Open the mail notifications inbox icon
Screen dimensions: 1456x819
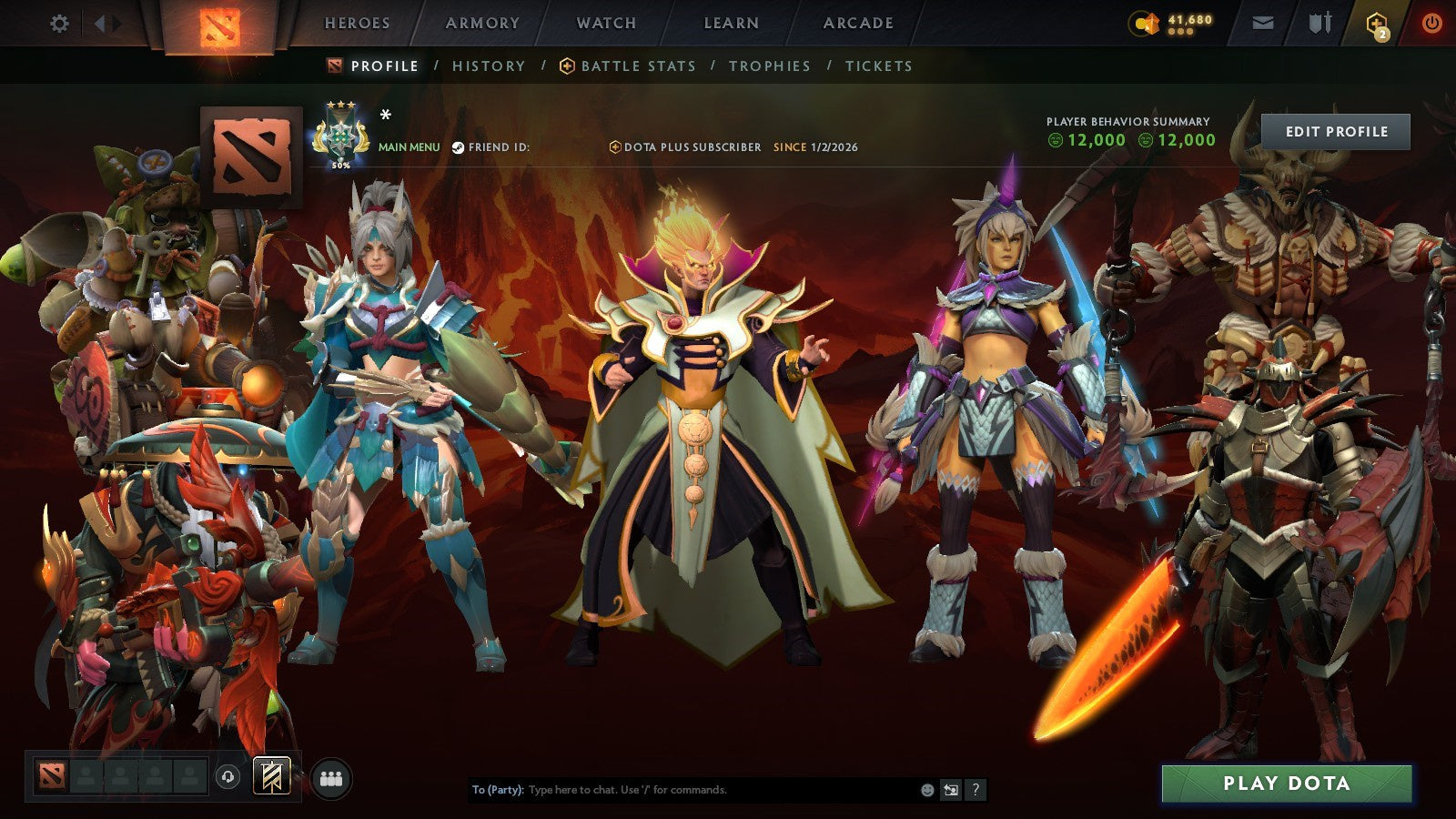1261,23
